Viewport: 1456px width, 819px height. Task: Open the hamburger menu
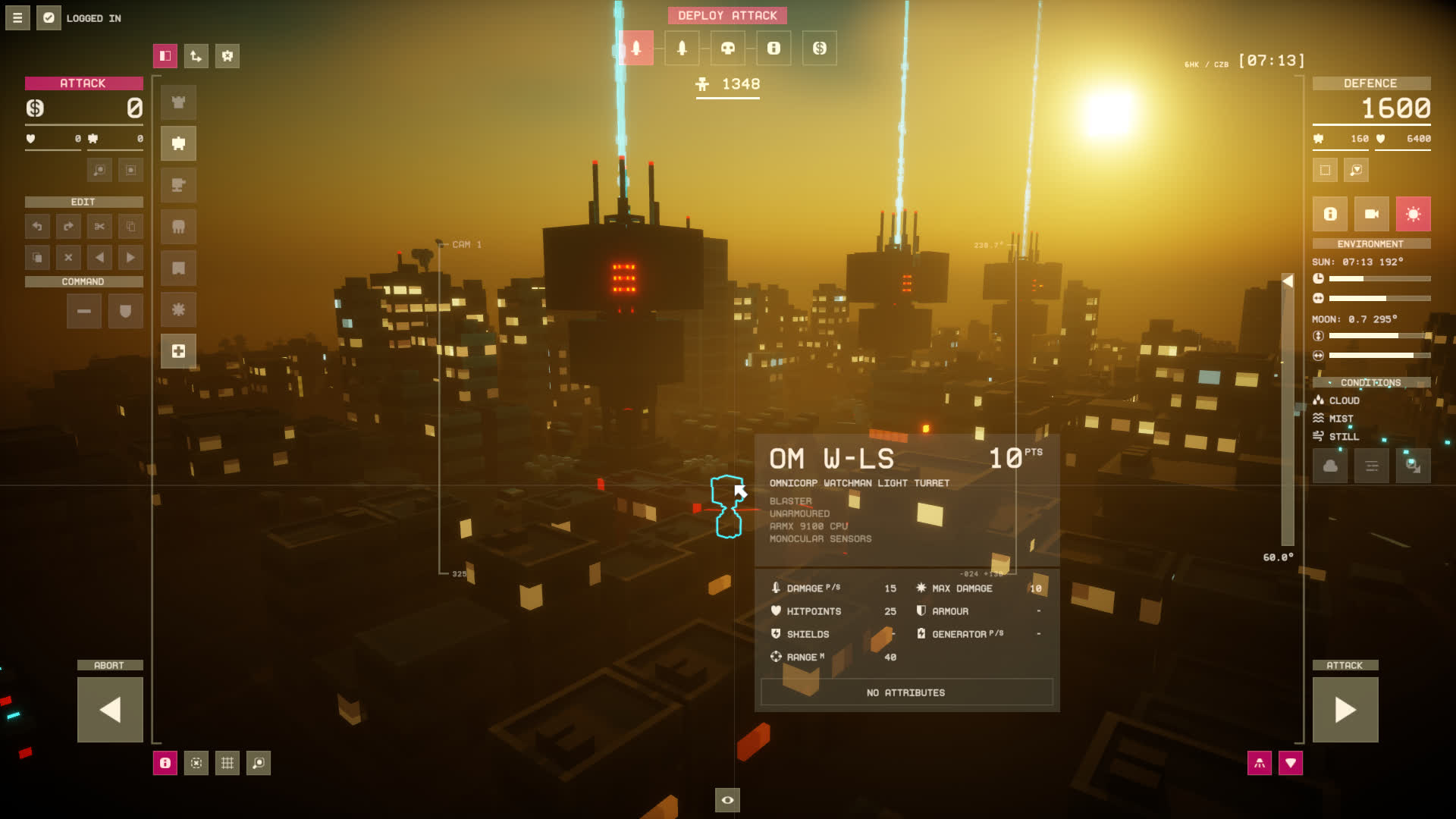point(17,17)
